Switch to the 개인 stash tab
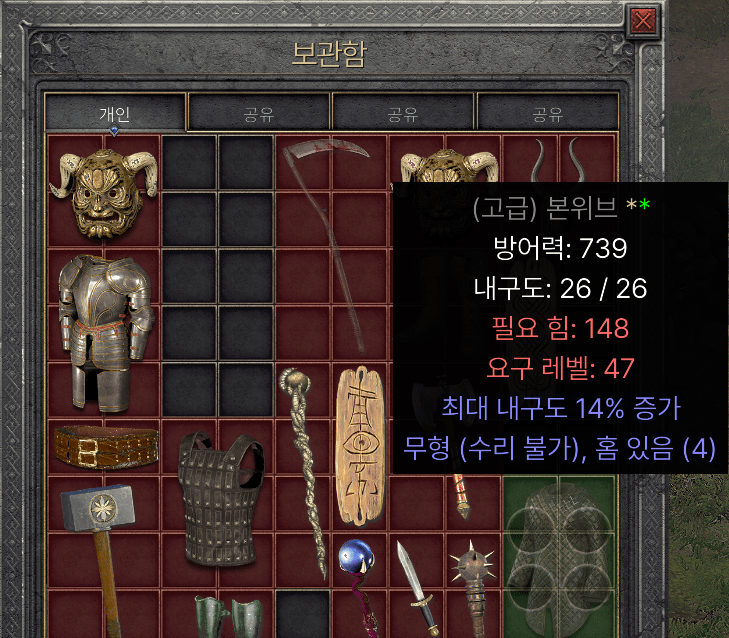Image resolution: width=729 pixels, height=638 pixels. tap(115, 114)
